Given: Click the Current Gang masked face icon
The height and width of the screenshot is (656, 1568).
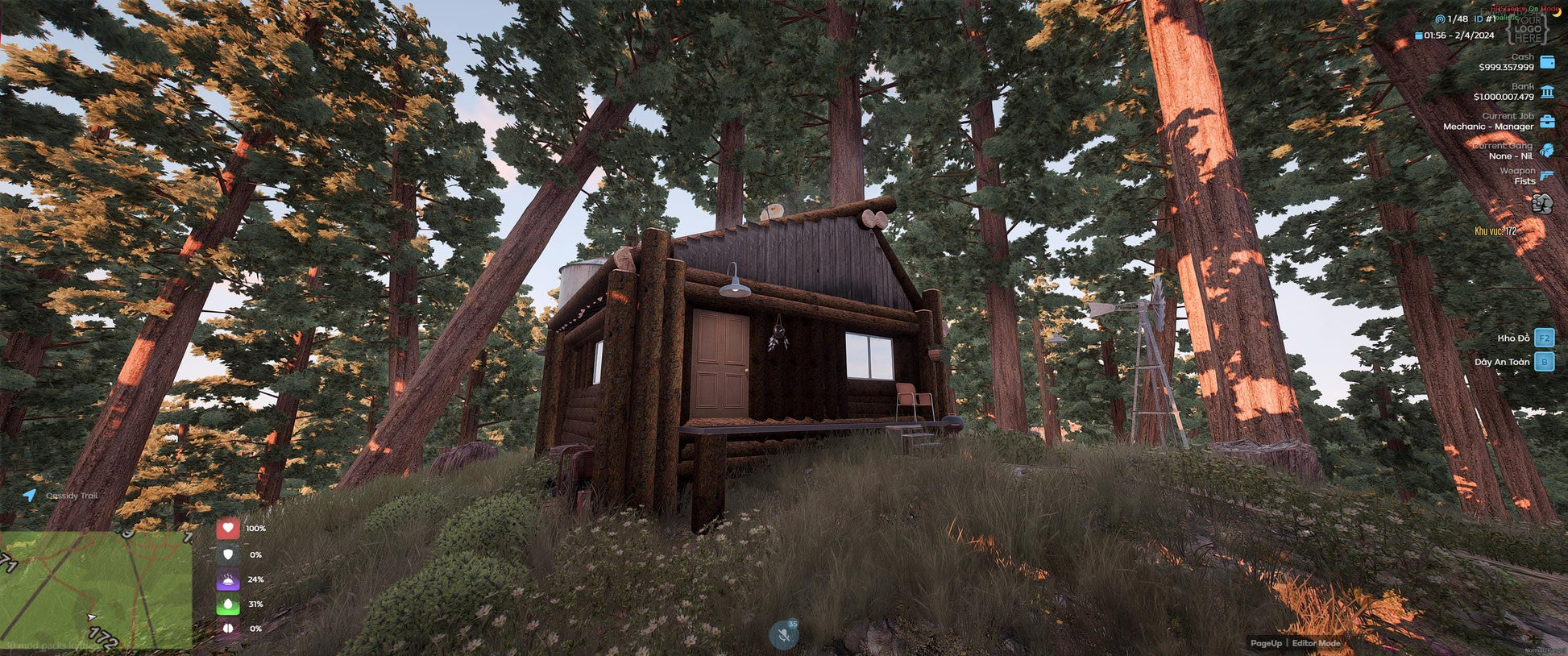Looking at the screenshot, I should (1547, 151).
